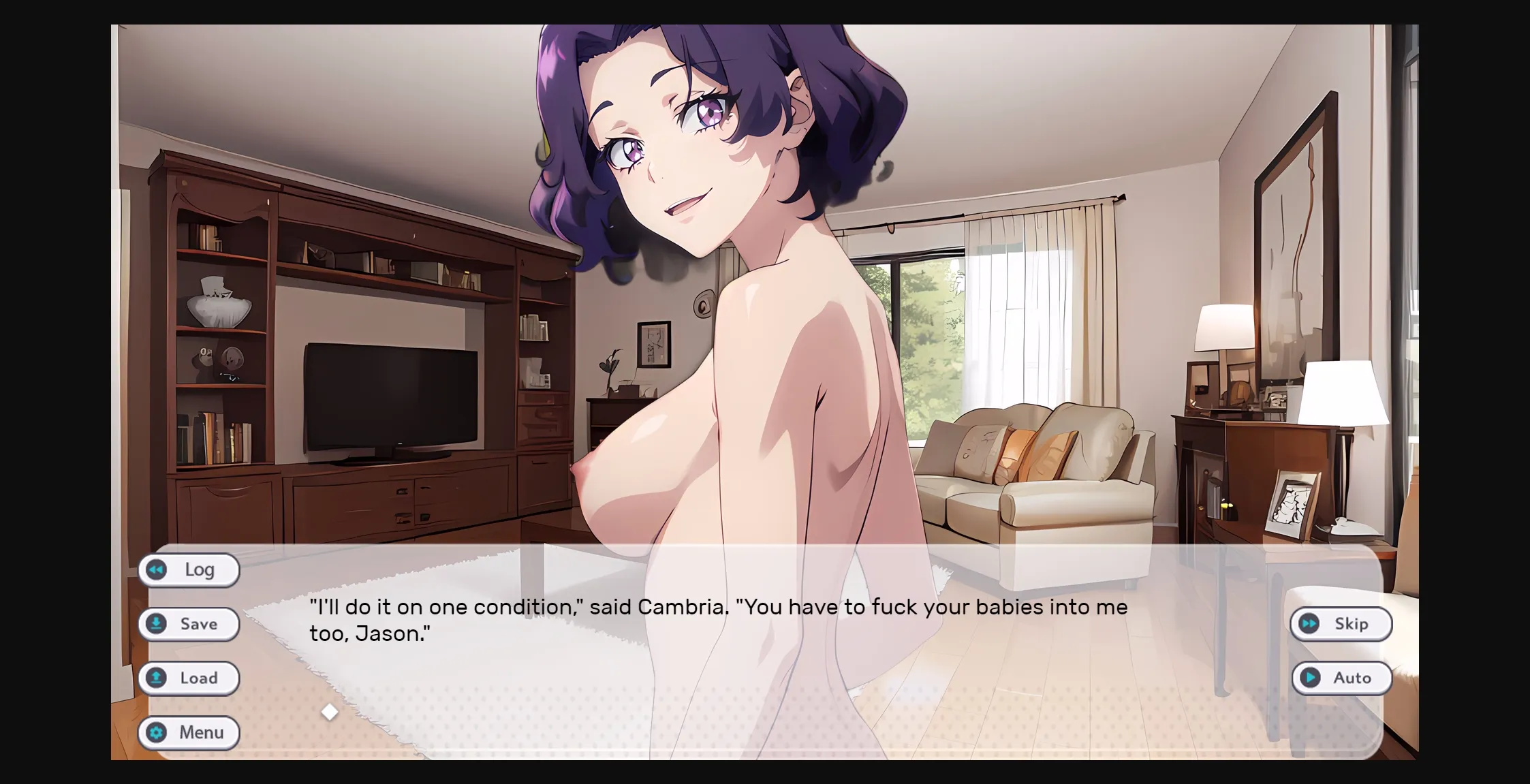Open the dialogue history via Log
Screen dimensions: 1530x784
189,570
